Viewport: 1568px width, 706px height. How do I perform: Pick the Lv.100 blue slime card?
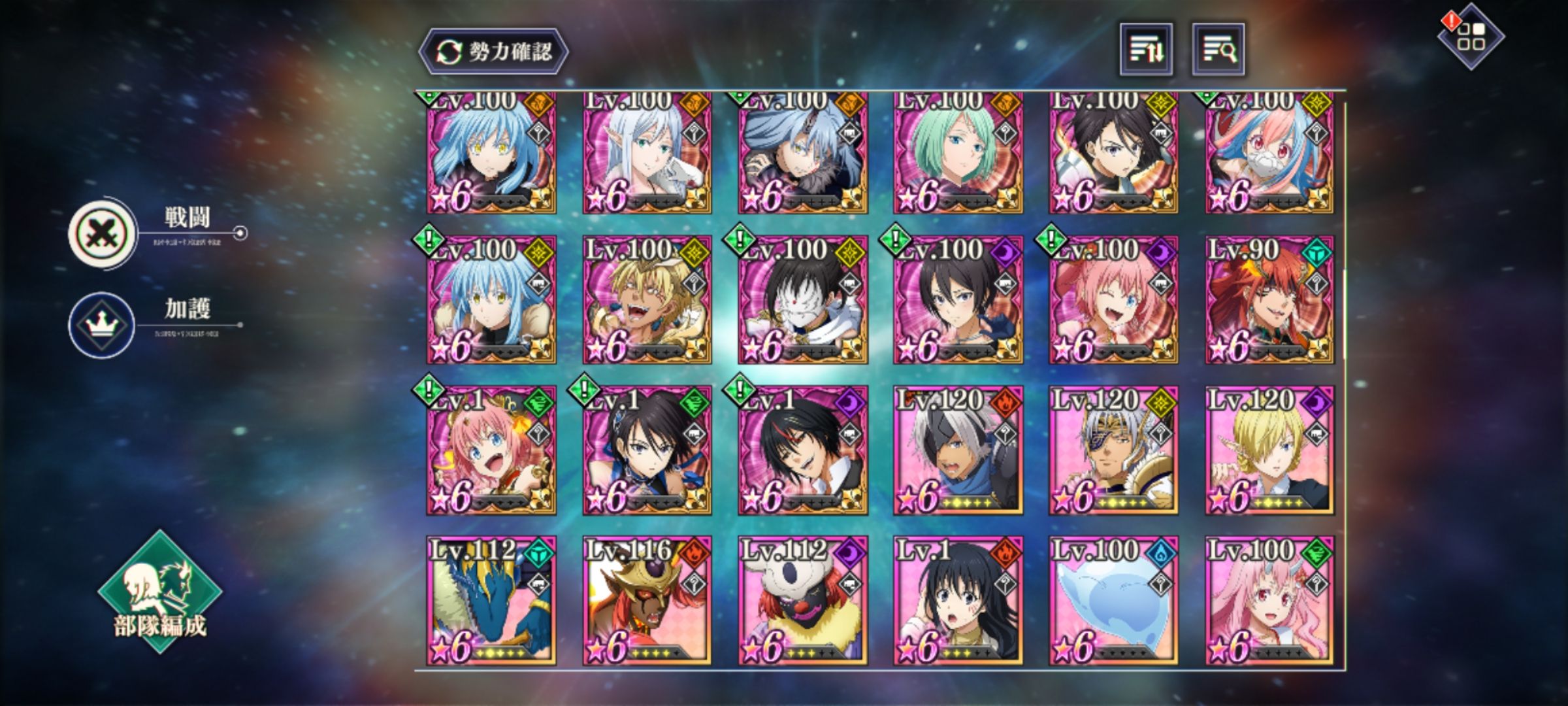(1113, 601)
